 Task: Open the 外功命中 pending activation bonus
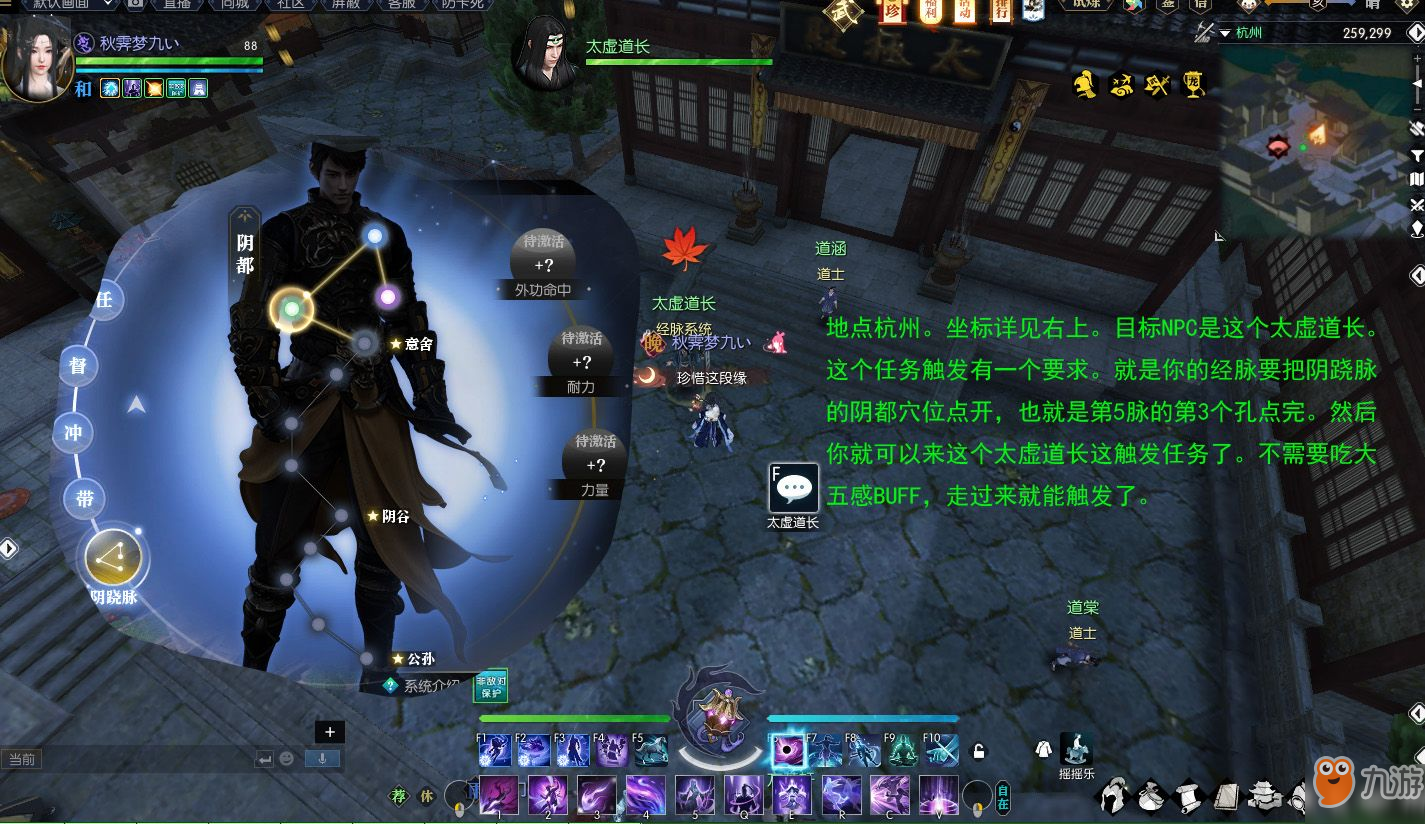coord(543,264)
